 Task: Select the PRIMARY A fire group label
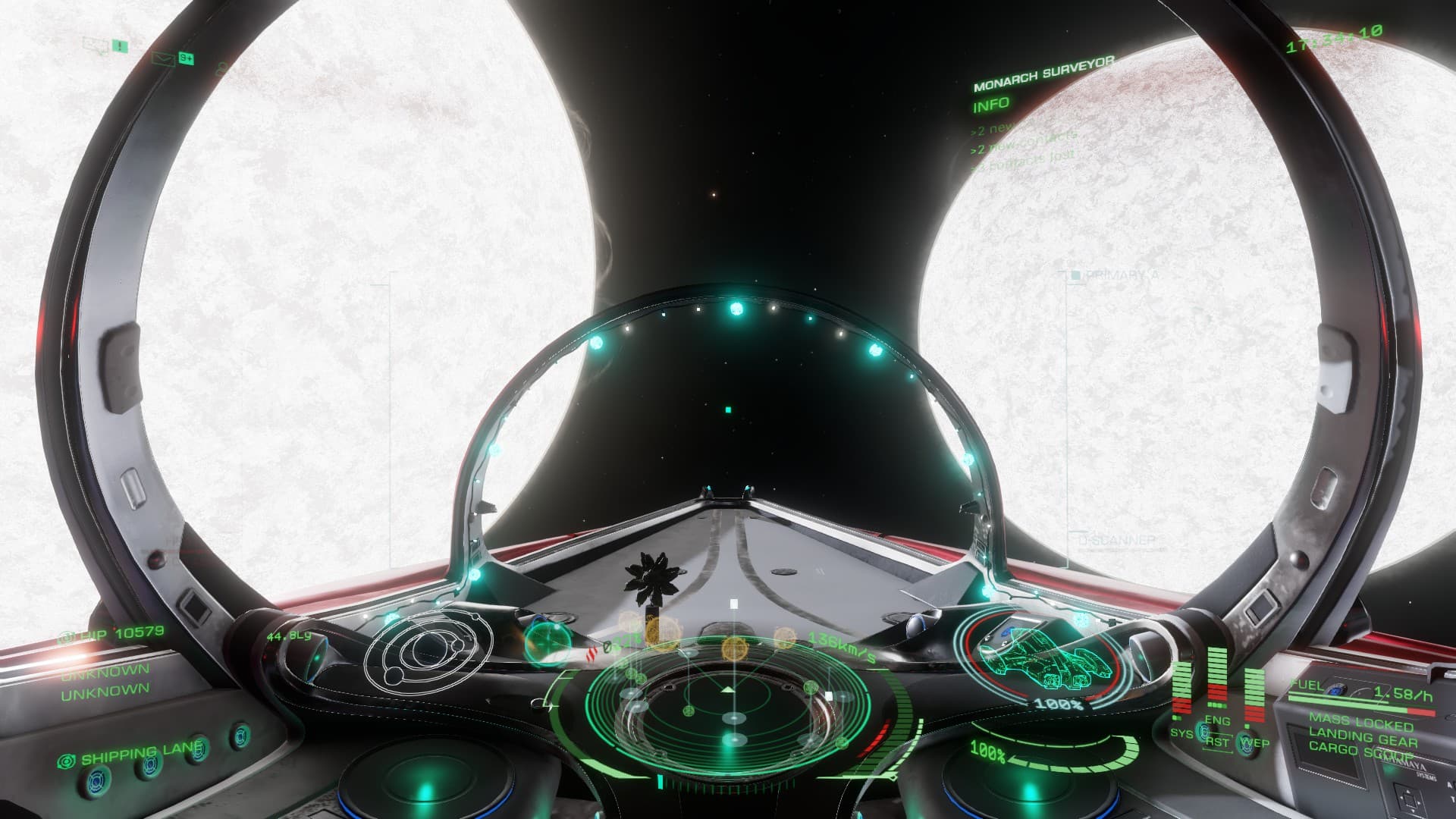pyautogui.click(x=1121, y=275)
